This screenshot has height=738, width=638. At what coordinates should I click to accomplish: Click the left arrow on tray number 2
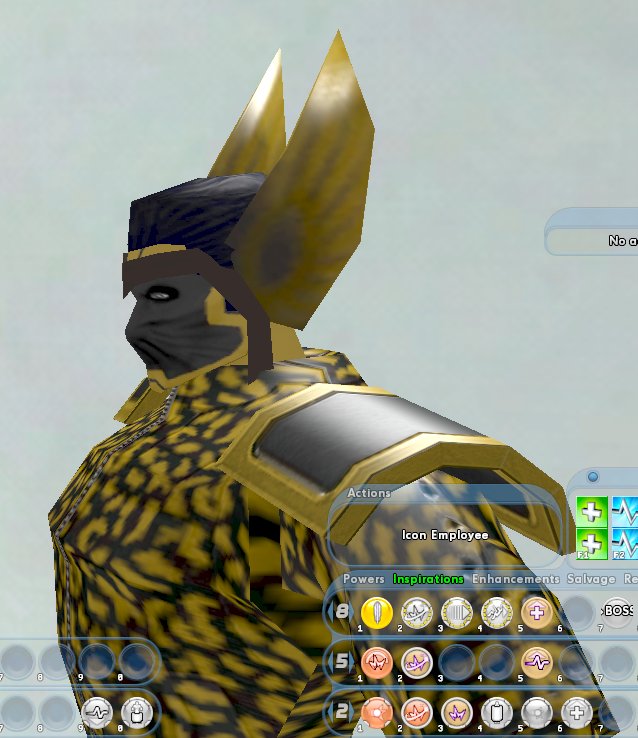[x=329, y=710]
